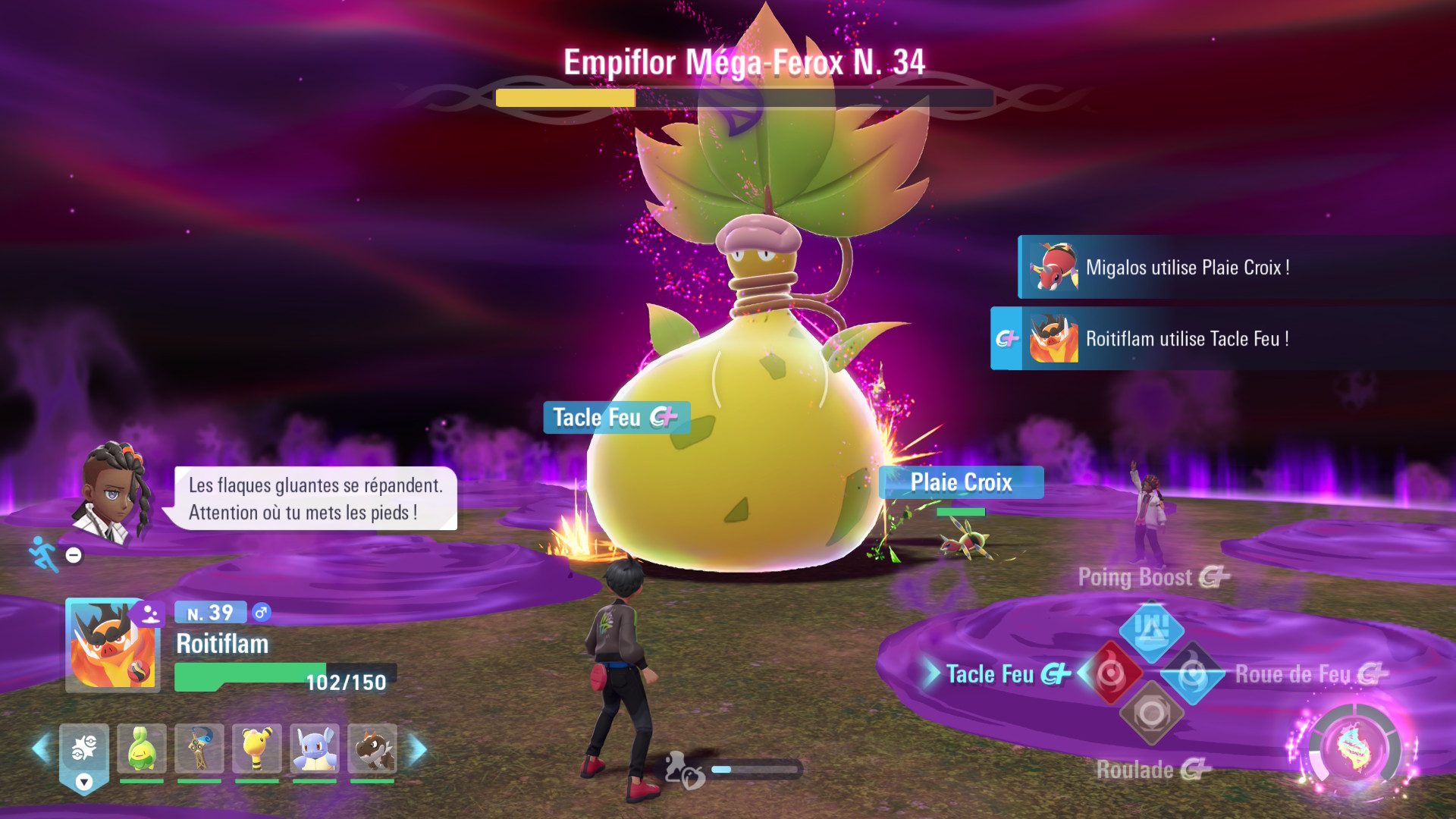1456x819 pixels.
Task: Activate the Poing Boost fist move
Action: pos(1151,629)
